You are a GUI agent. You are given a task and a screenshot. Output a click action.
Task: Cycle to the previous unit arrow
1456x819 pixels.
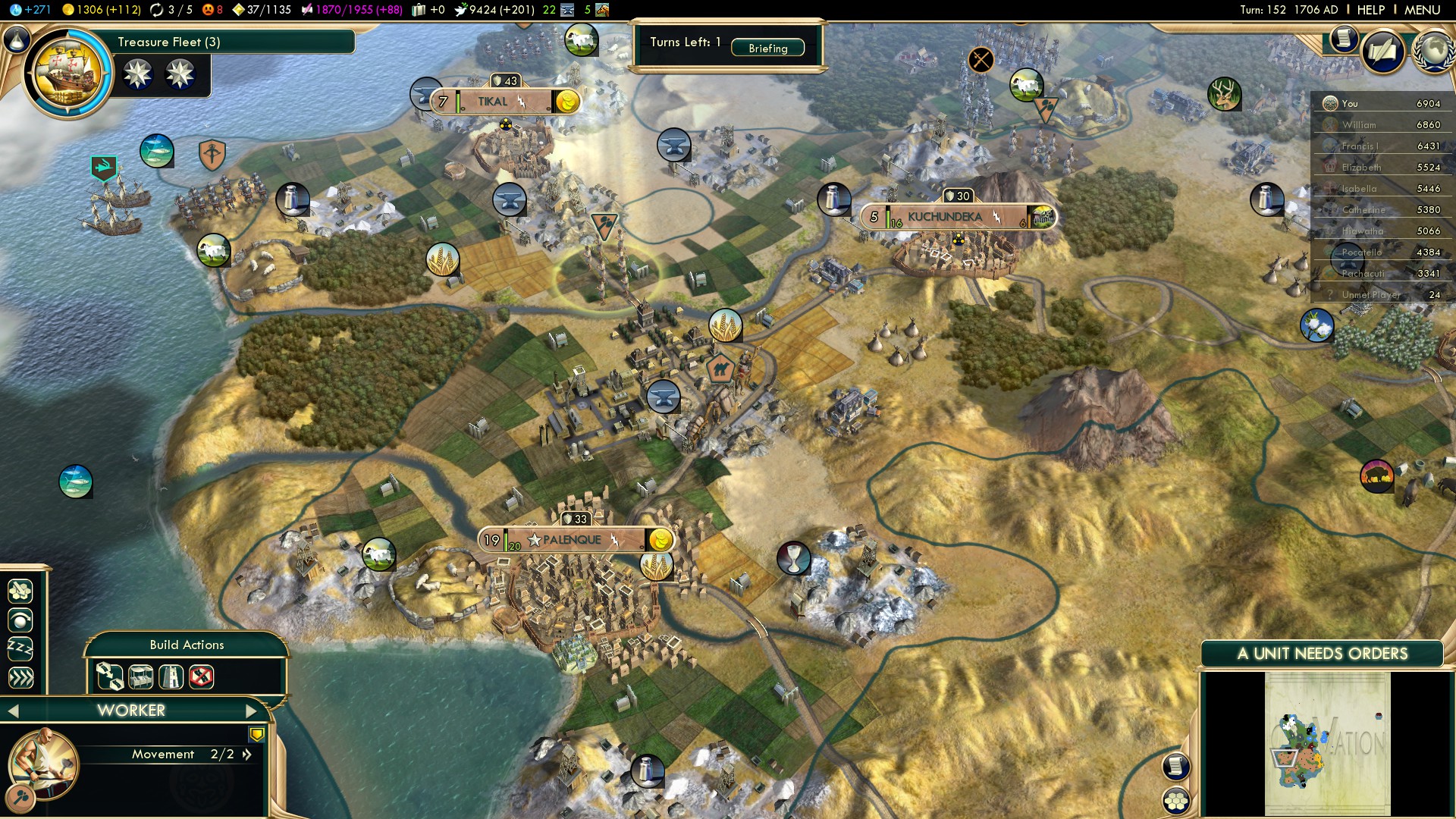point(13,711)
